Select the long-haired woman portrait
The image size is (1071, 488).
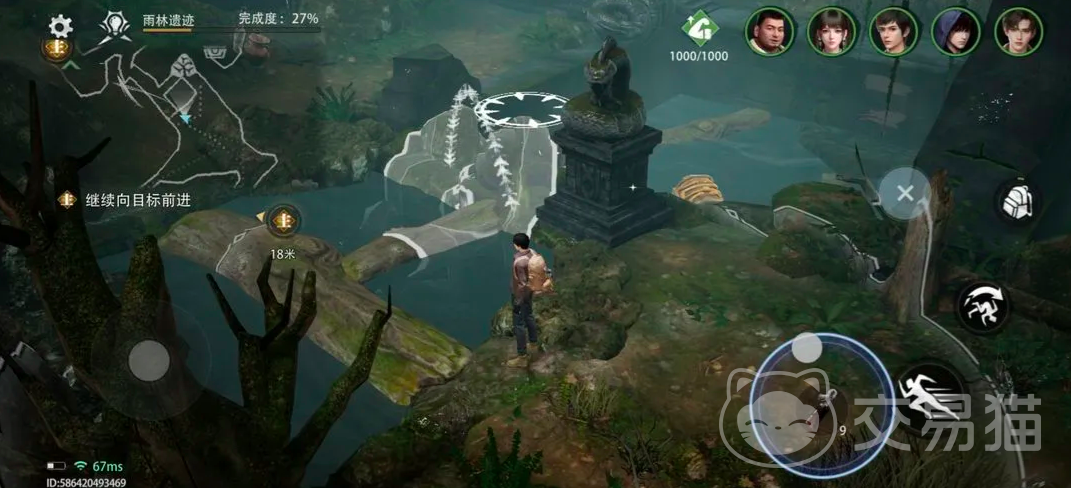pos(831,31)
